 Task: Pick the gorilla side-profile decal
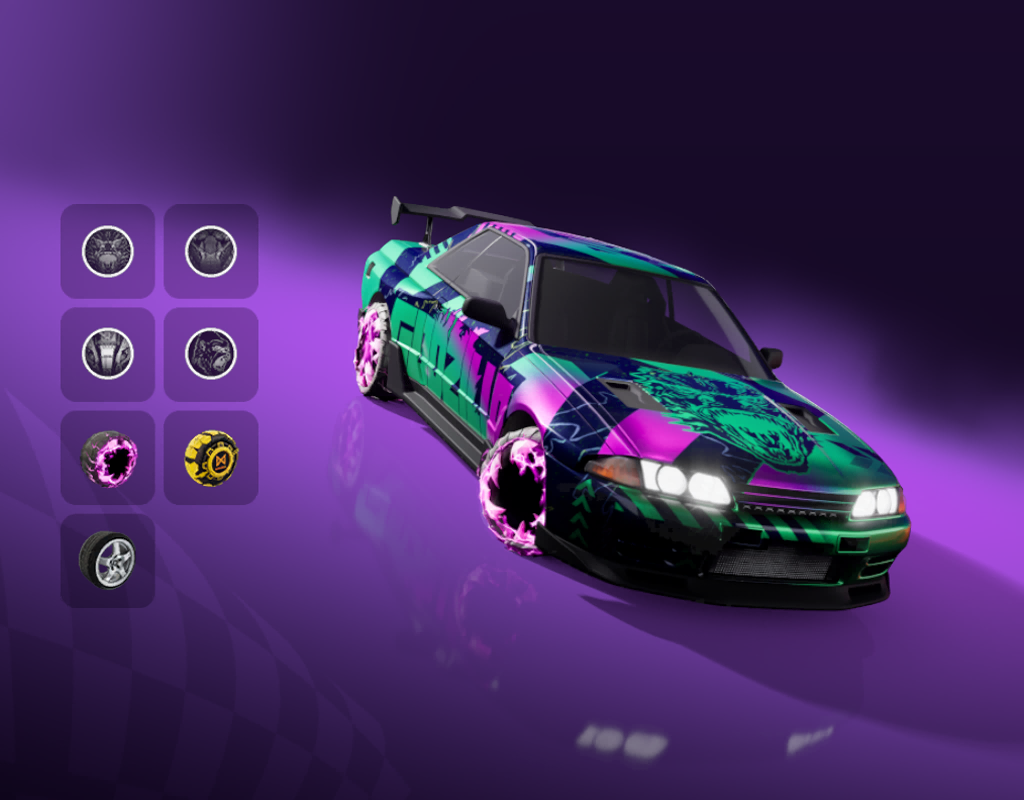211,354
